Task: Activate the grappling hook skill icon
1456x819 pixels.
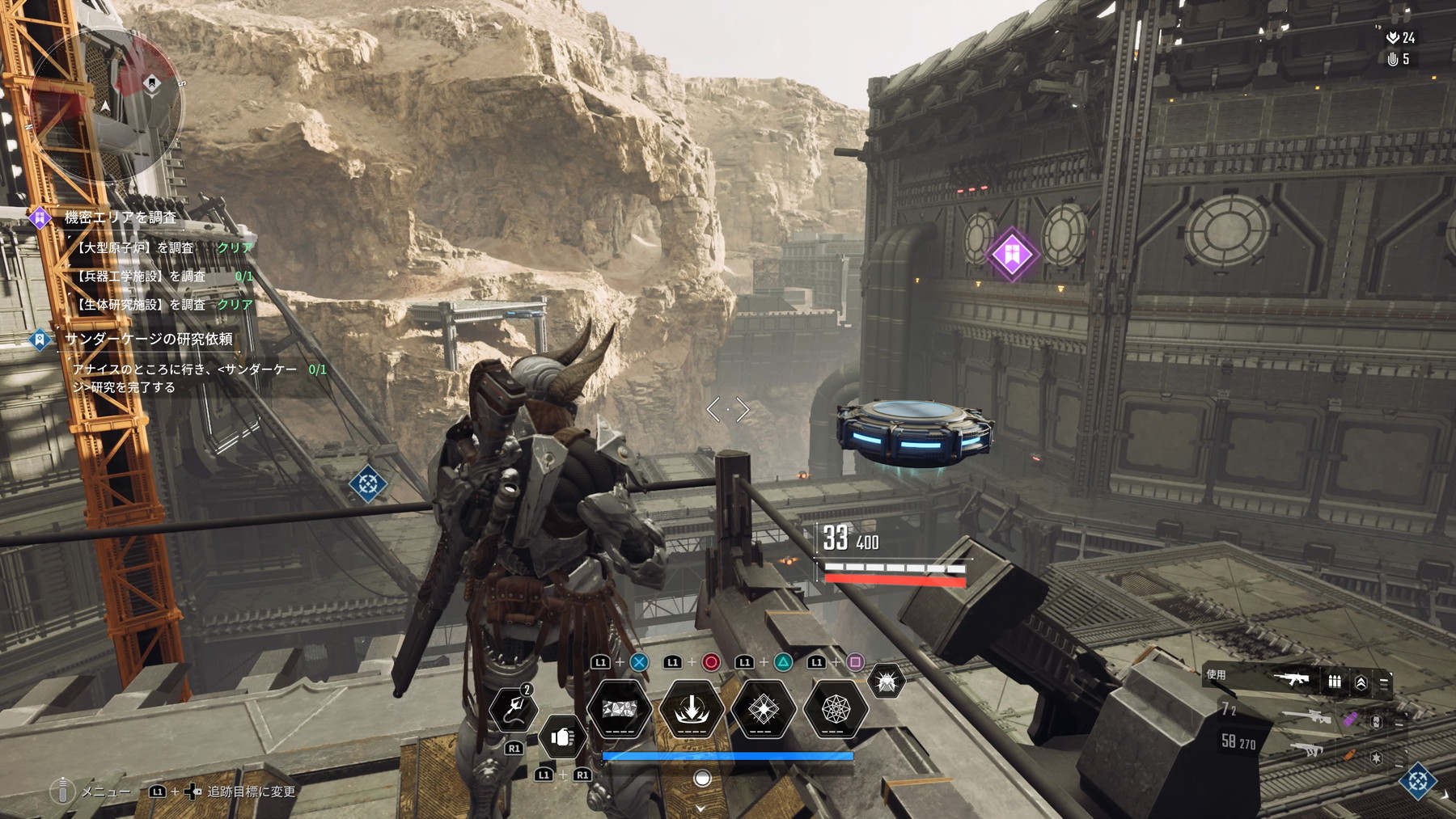Action: point(513,709)
